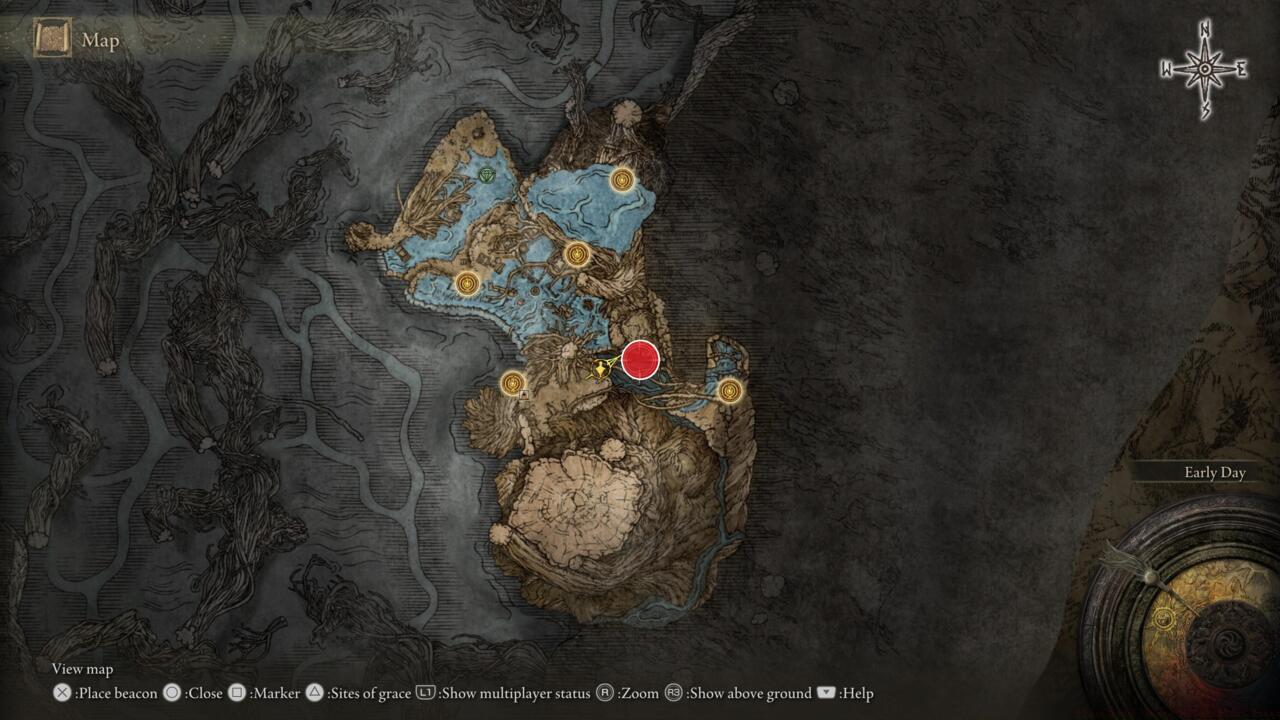Screen dimensions: 1280x720
Task: Select the large red circular map marker
Action: coord(640,360)
